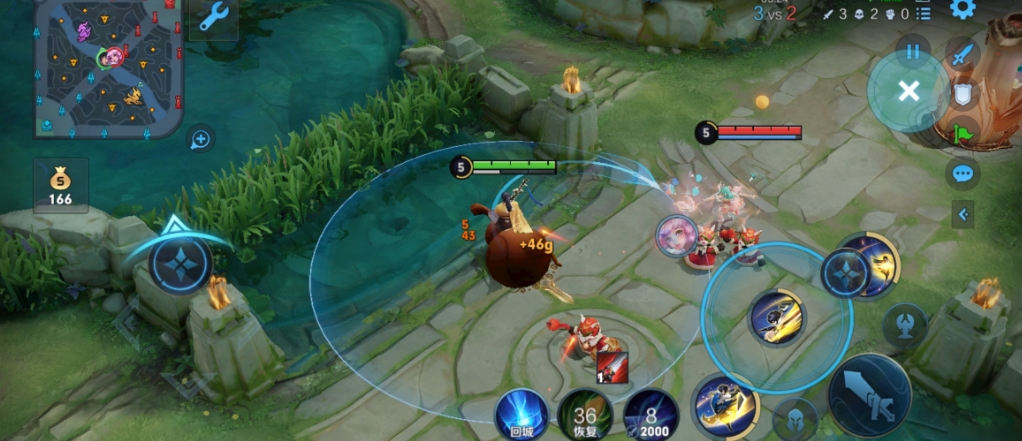
Task: Activate the recall (回城) ability
Action: (x=522, y=414)
